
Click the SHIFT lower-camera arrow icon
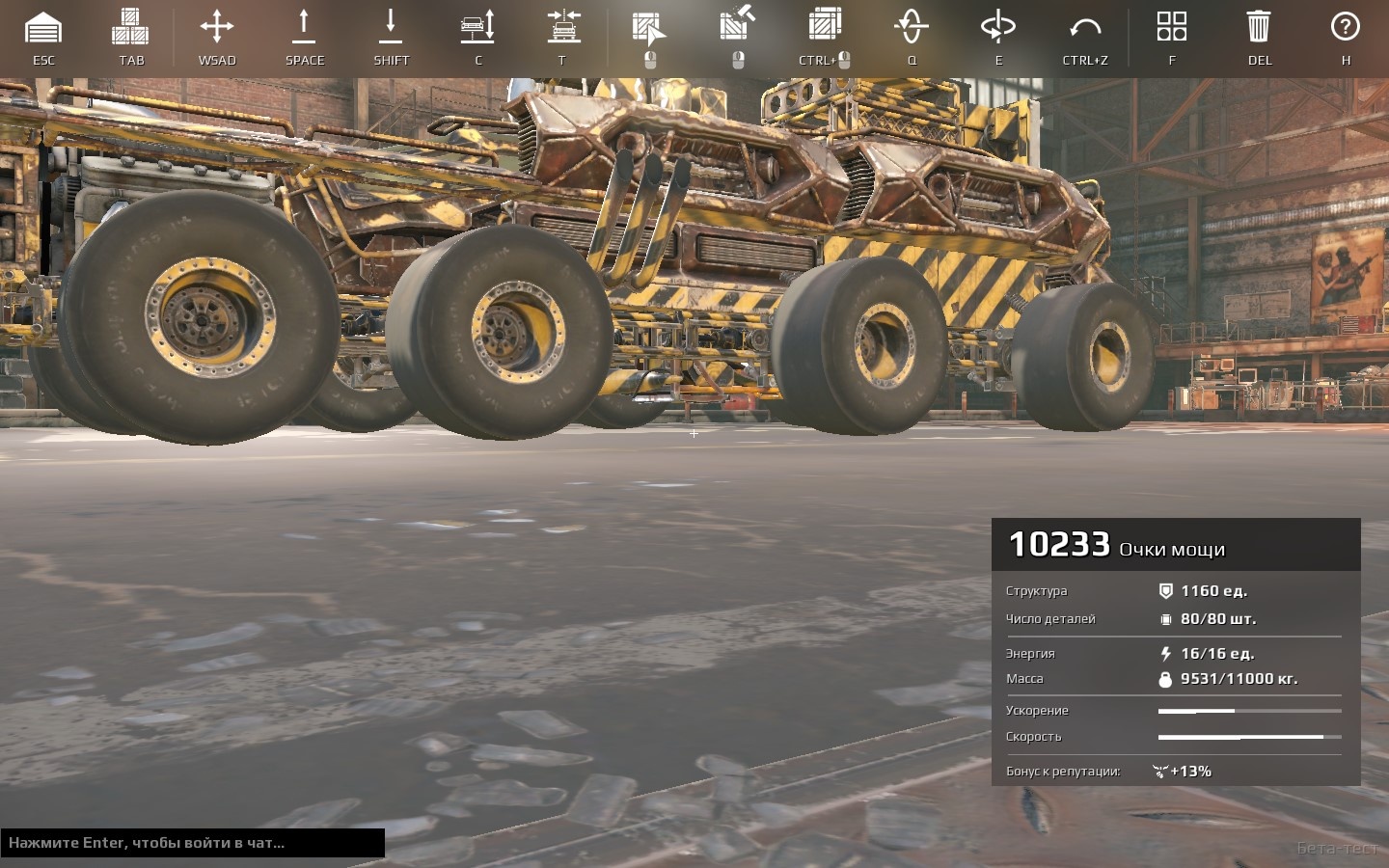point(391,29)
